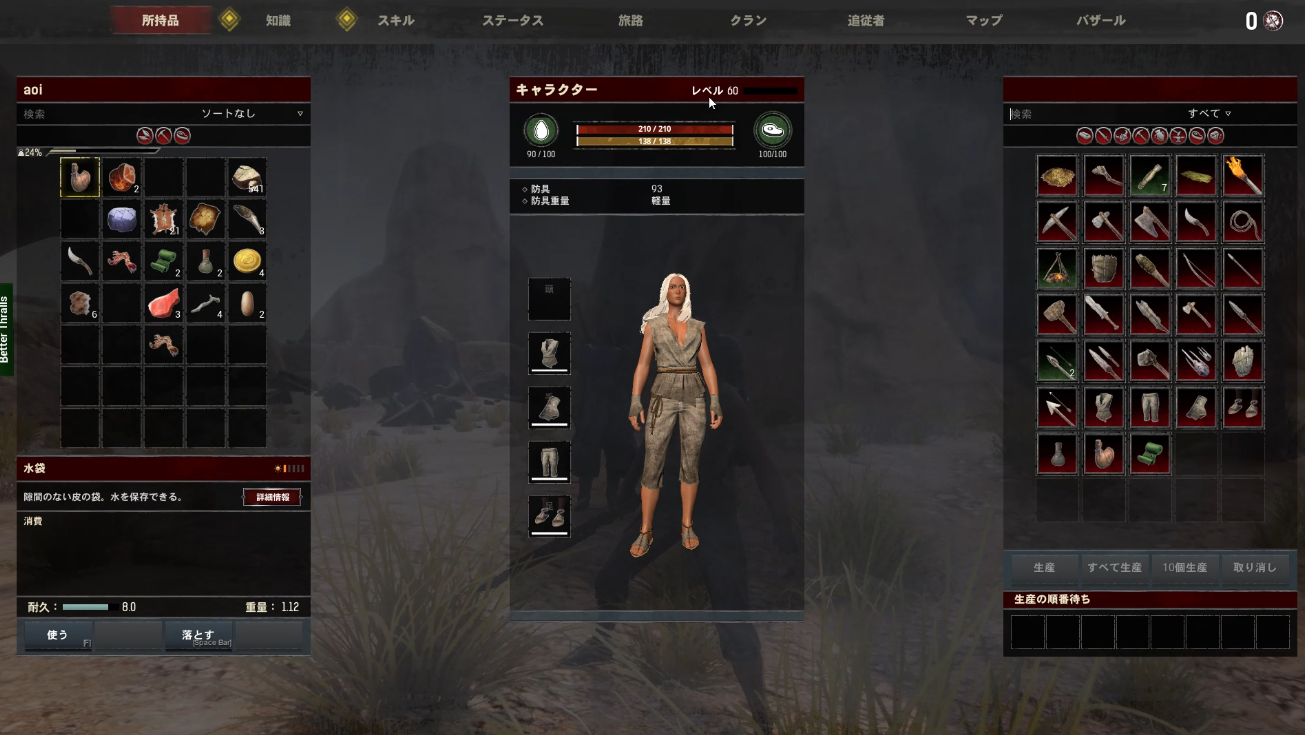The width and height of the screenshot is (1305, 735).
Task: Select the 水袋 waterskin in inventory
Action: click(x=79, y=177)
